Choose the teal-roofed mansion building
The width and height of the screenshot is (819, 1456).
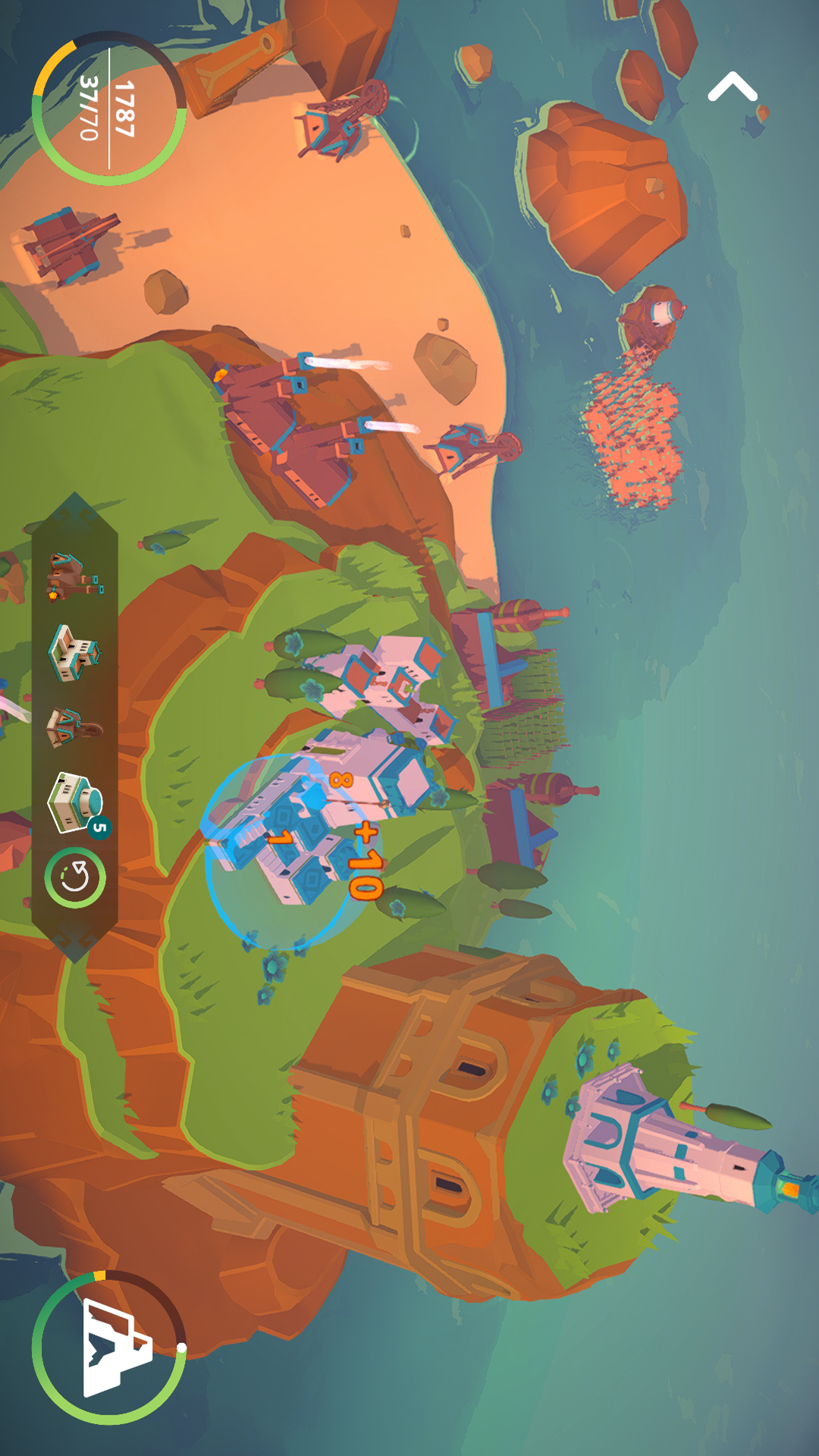[x=74, y=651]
